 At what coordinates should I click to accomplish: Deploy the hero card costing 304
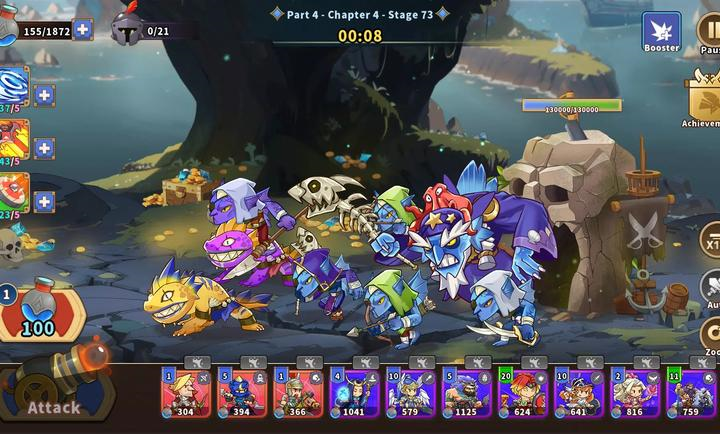[x=185, y=392]
